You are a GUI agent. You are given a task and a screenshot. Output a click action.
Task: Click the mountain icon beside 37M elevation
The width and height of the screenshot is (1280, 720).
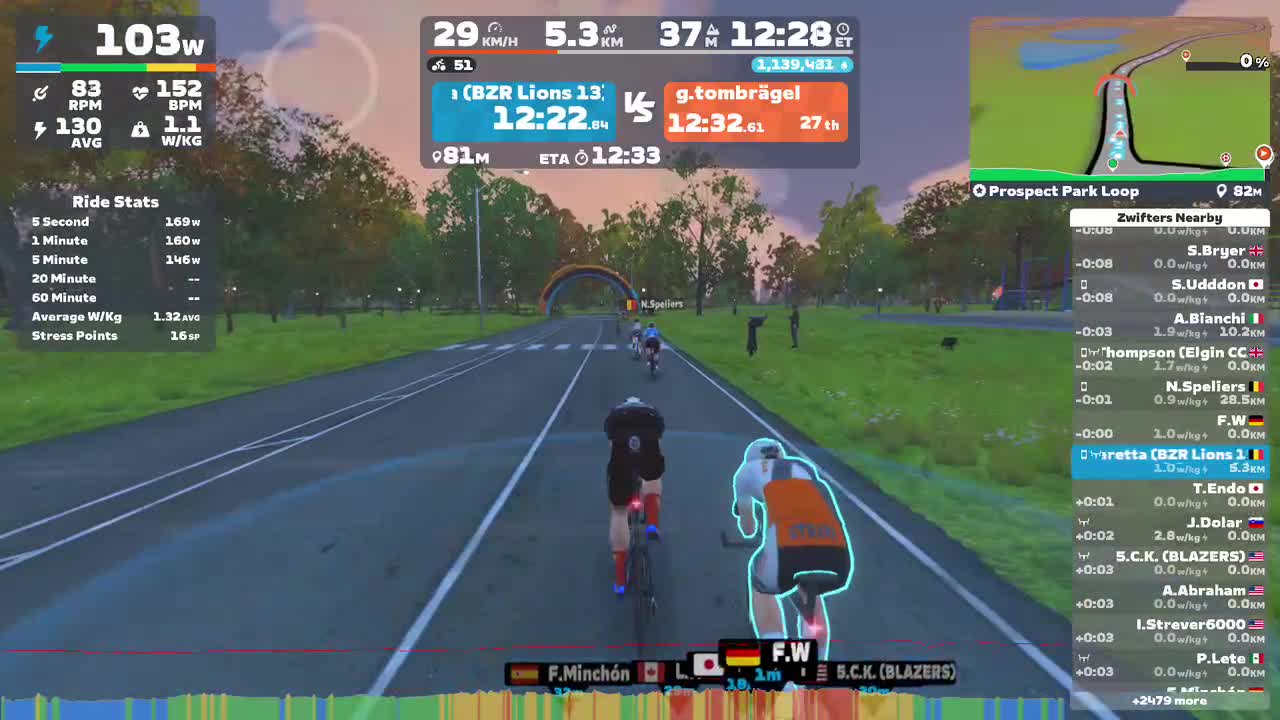709,29
